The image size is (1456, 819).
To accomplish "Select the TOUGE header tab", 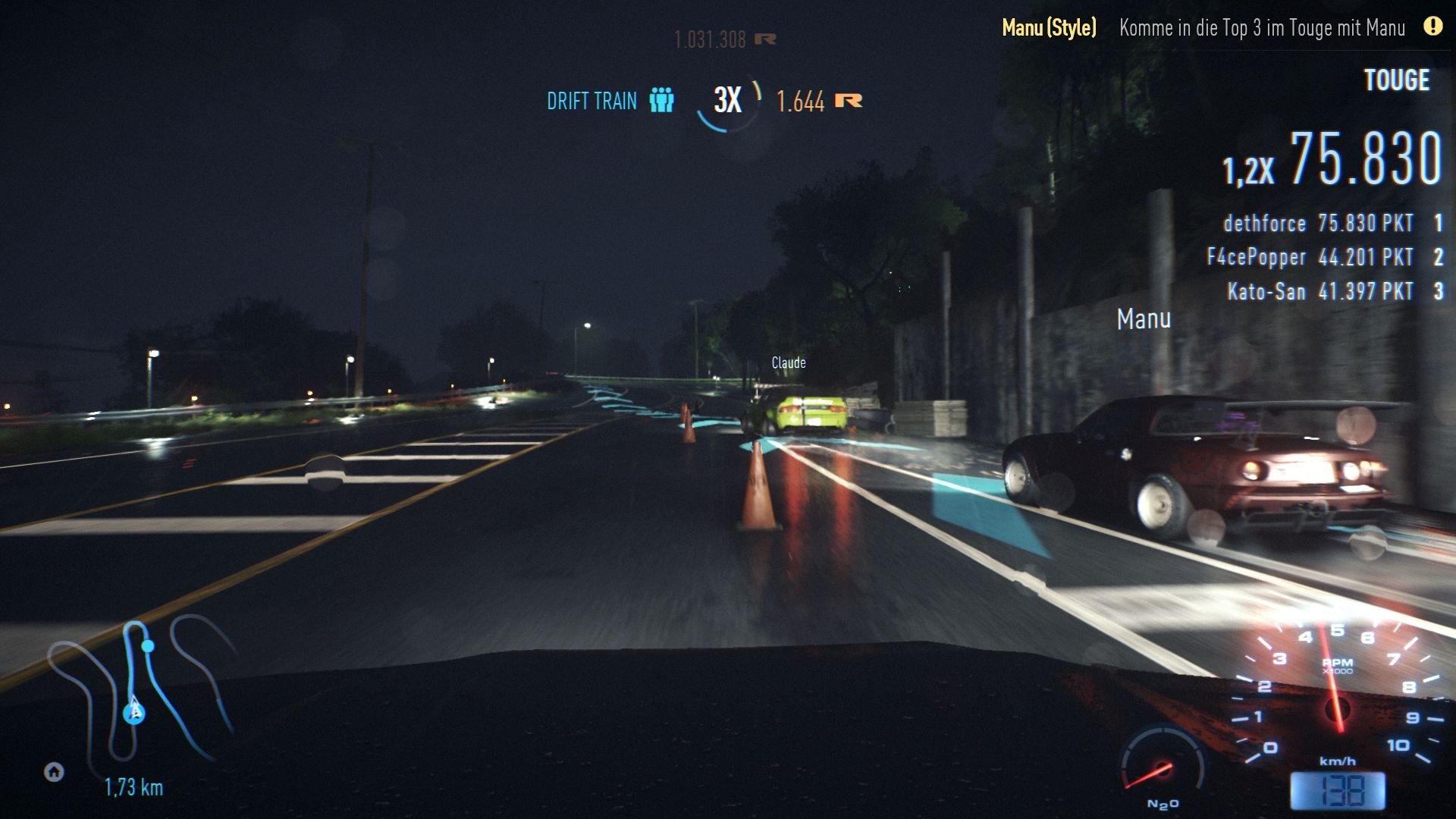I will coord(1398,80).
